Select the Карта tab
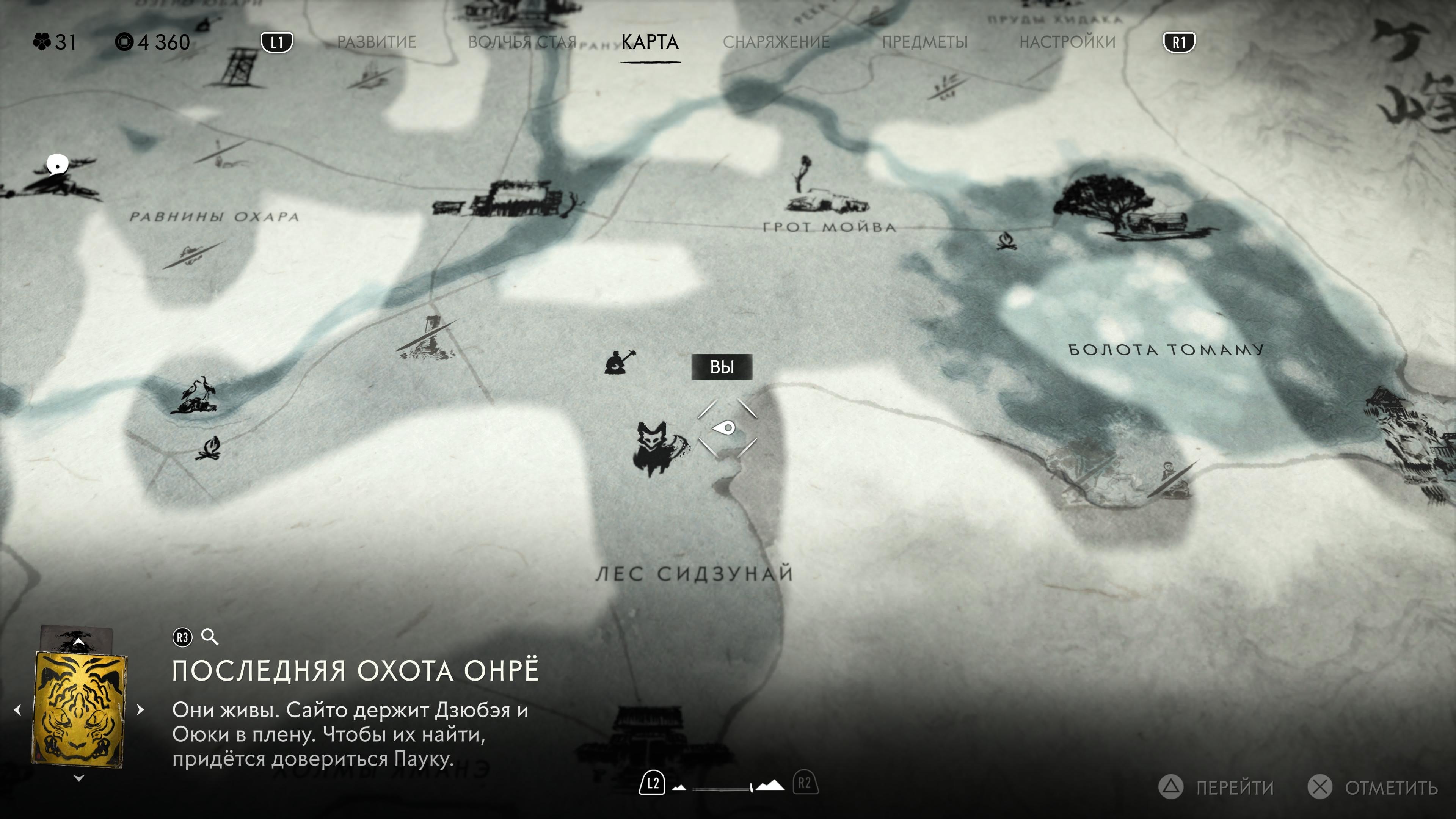This screenshot has height=819, width=1456. (x=650, y=42)
